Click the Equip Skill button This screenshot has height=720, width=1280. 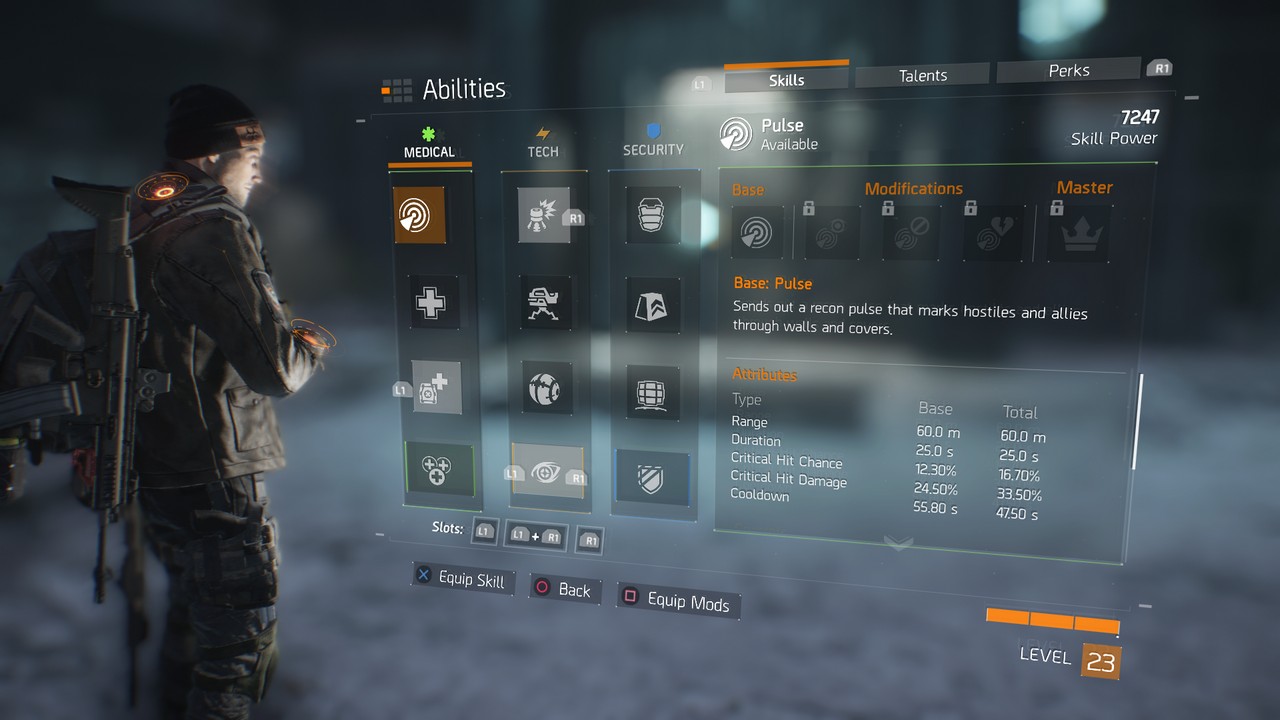coord(463,579)
